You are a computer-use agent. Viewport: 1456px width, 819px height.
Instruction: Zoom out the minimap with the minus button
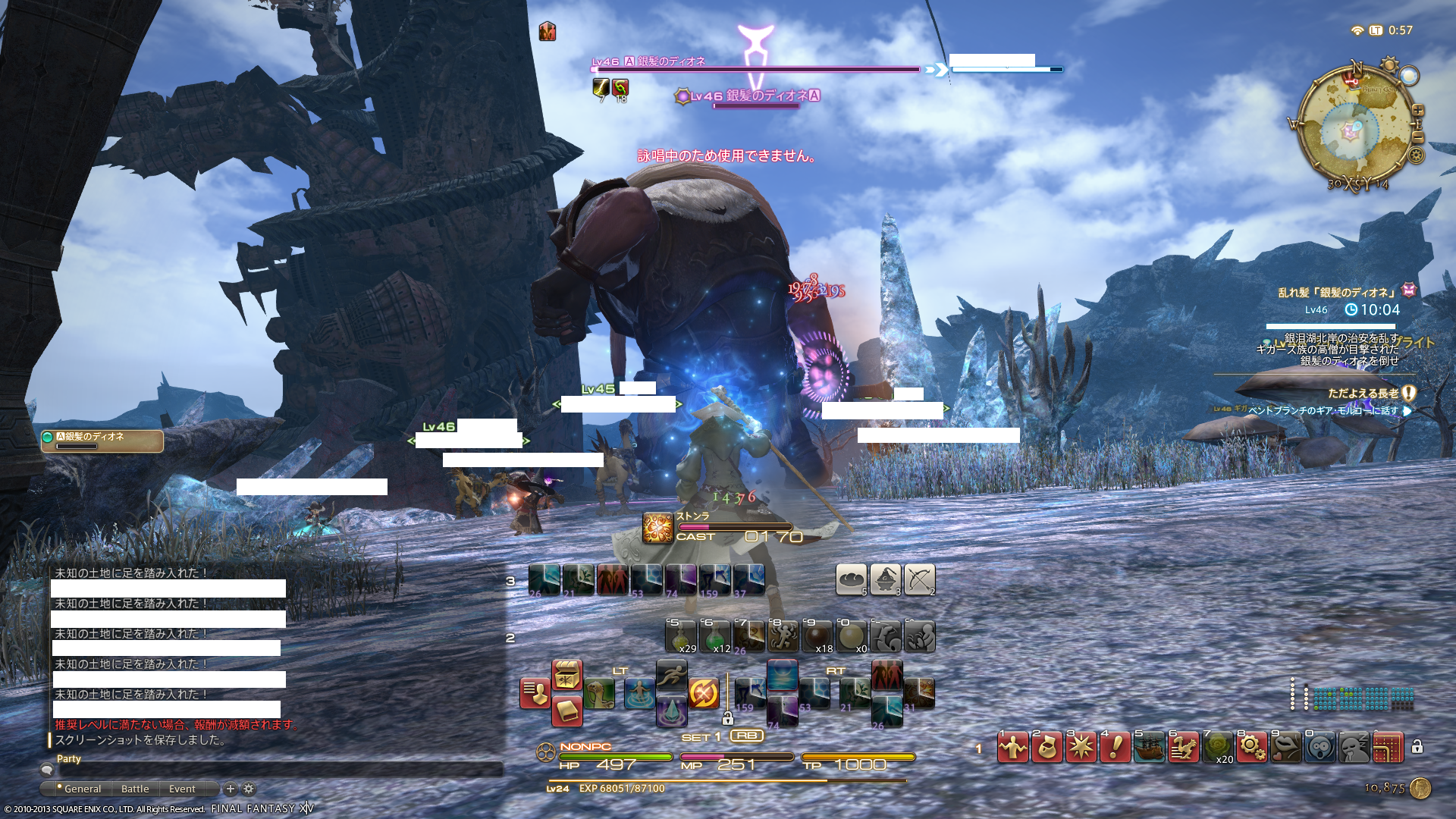point(1417,137)
